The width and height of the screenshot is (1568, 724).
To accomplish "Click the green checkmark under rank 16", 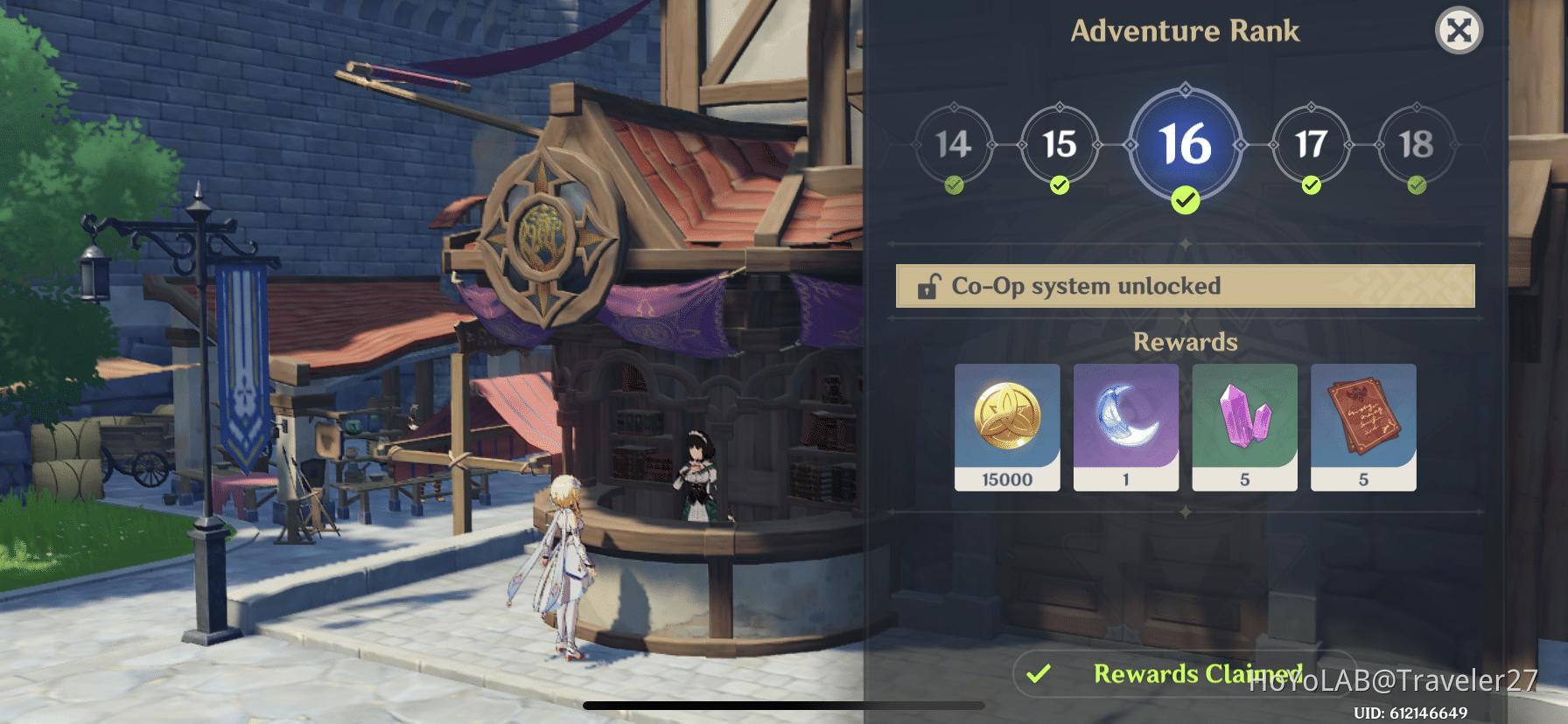I will [1186, 199].
